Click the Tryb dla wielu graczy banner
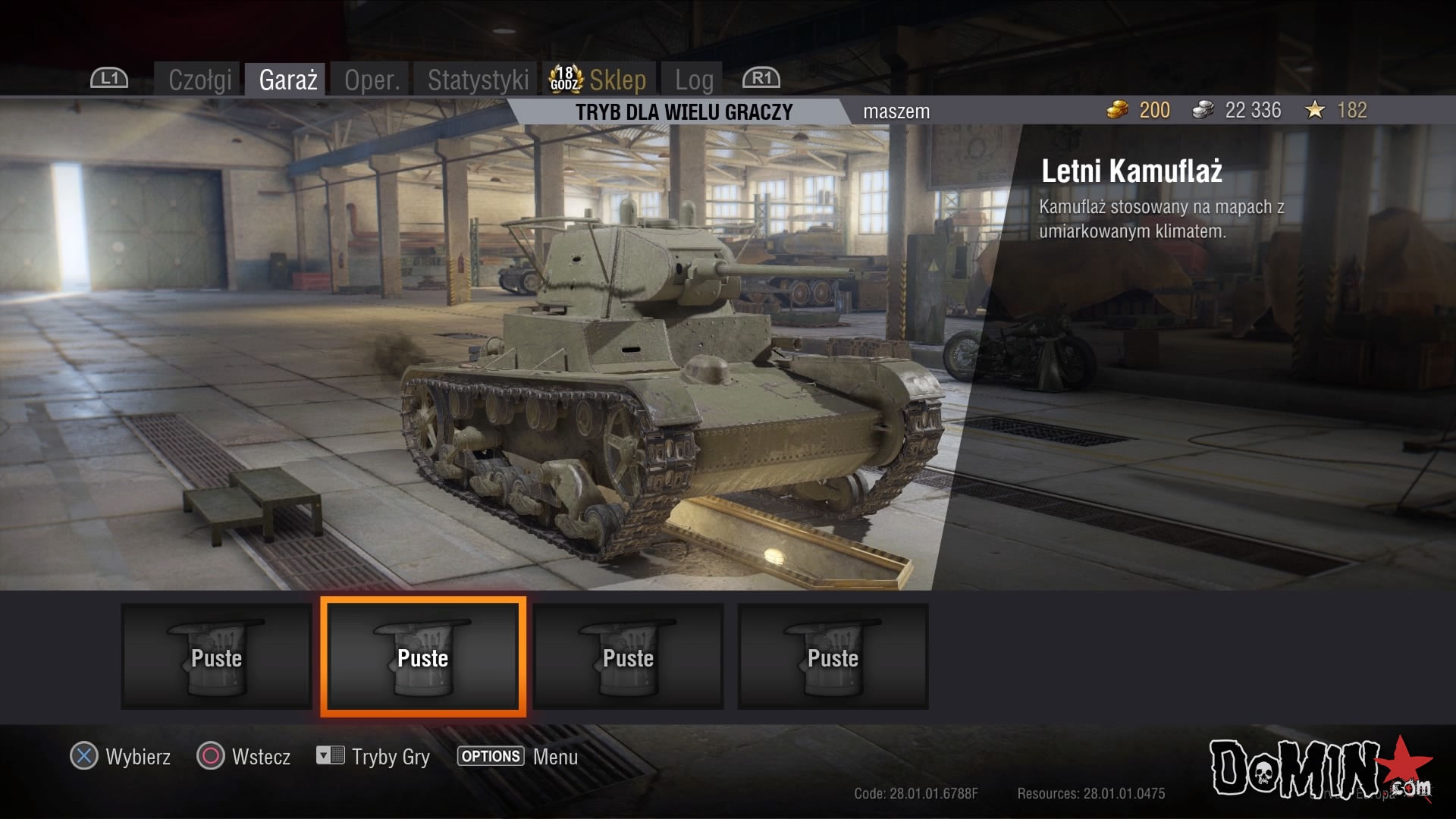The image size is (1456, 819). tap(683, 112)
